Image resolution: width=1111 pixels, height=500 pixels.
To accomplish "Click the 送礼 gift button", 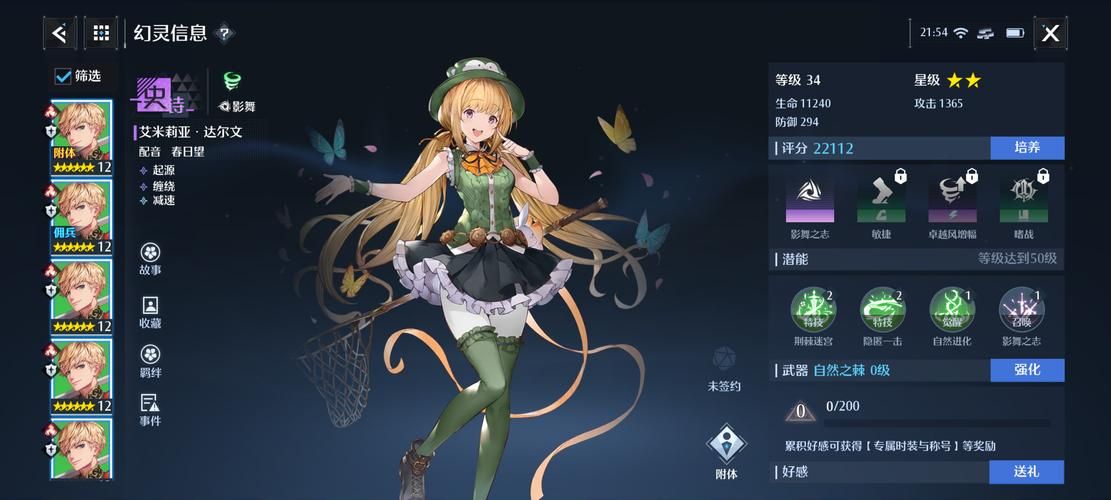I will click(1027, 471).
